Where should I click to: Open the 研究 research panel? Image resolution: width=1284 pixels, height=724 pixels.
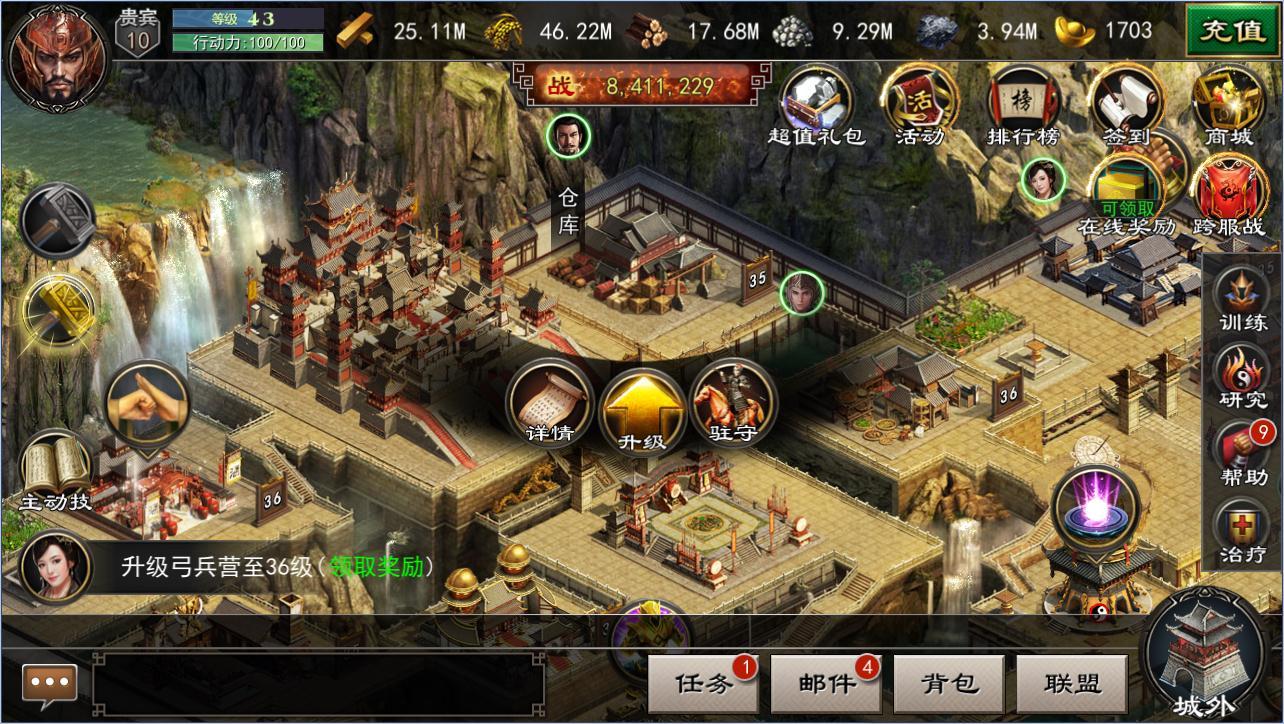[x=1243, y=375]
